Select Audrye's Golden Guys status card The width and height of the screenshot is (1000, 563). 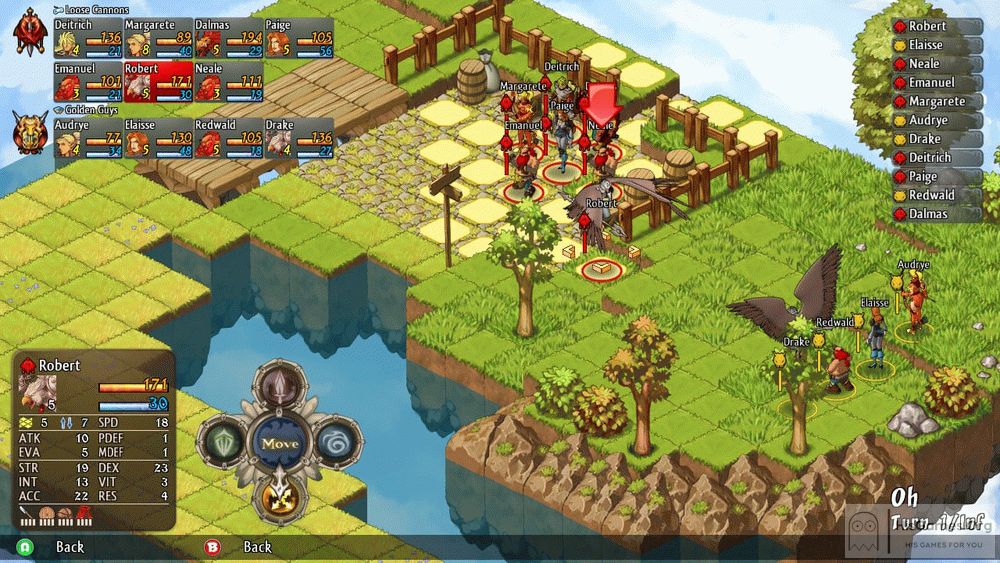point(88,138)
